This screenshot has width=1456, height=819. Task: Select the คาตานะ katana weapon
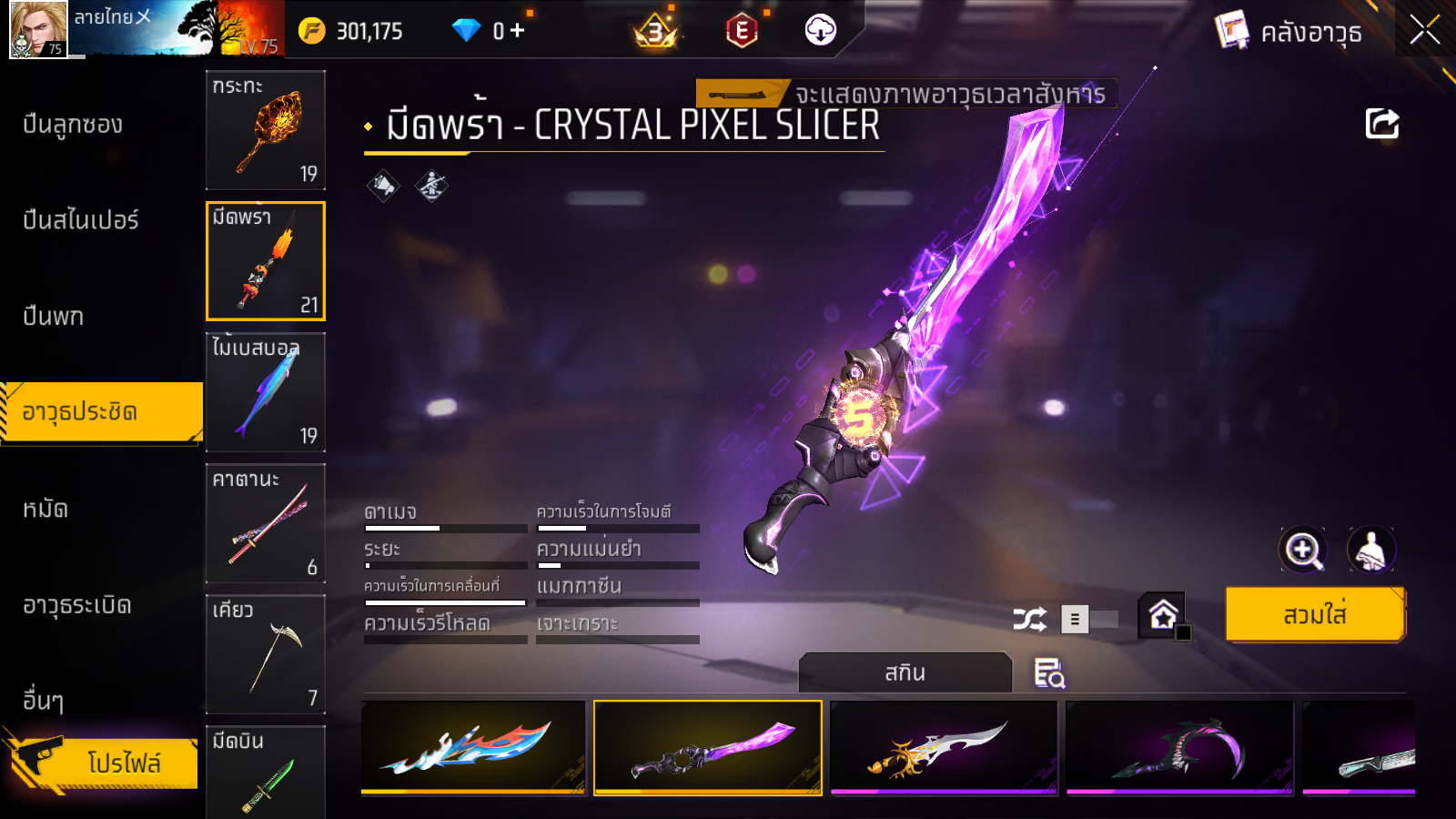[266, 523]
